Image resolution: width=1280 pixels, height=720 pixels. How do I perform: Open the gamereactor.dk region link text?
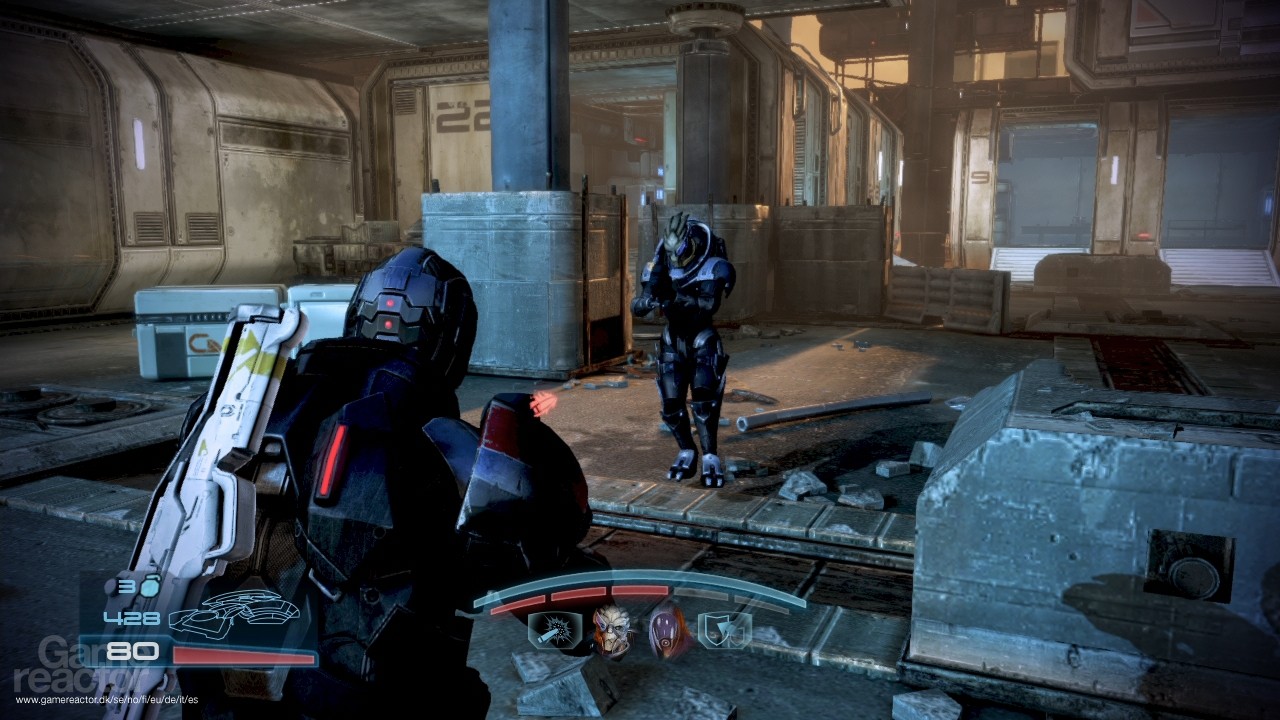(106, 699)
